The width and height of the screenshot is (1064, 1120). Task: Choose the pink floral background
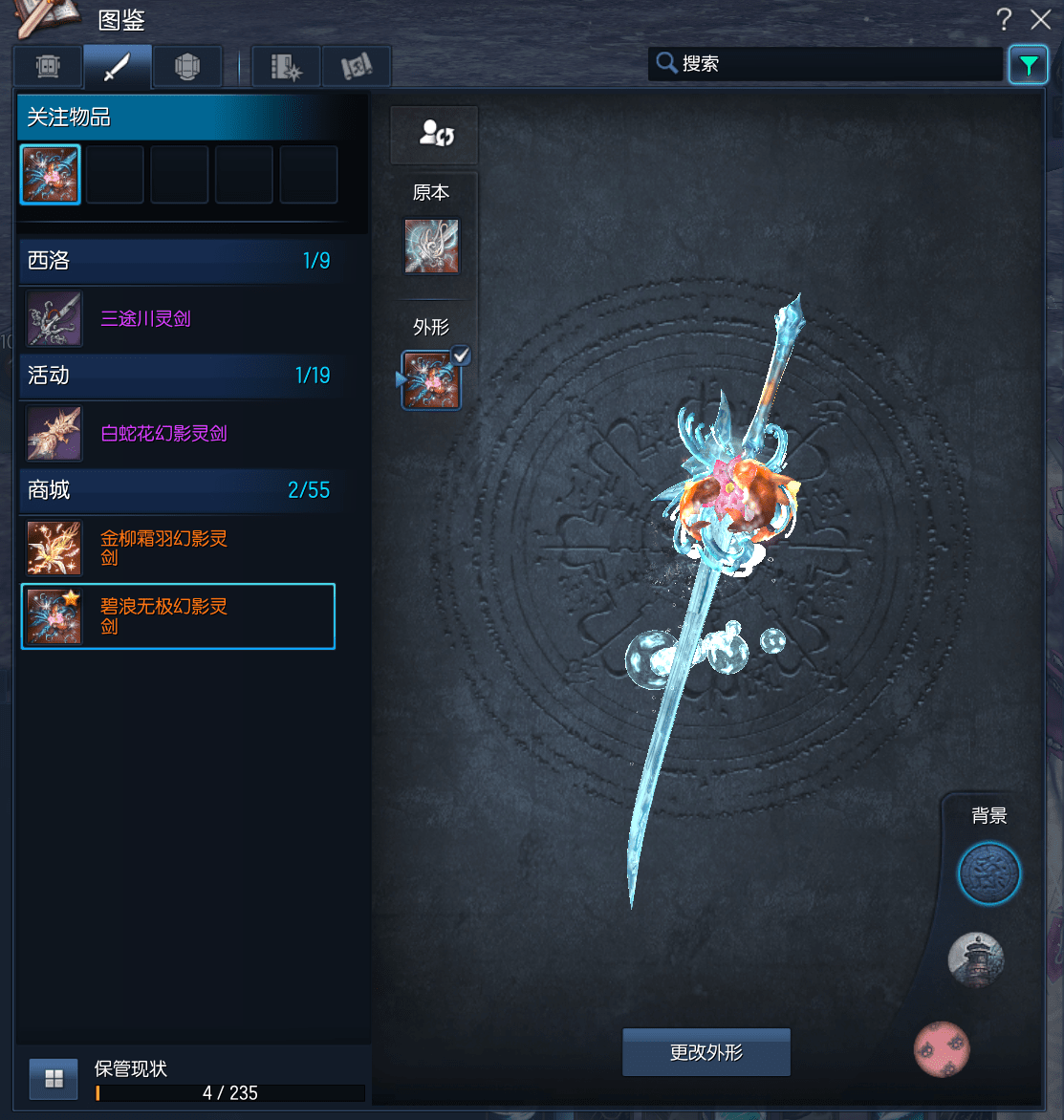(942, 1048)
